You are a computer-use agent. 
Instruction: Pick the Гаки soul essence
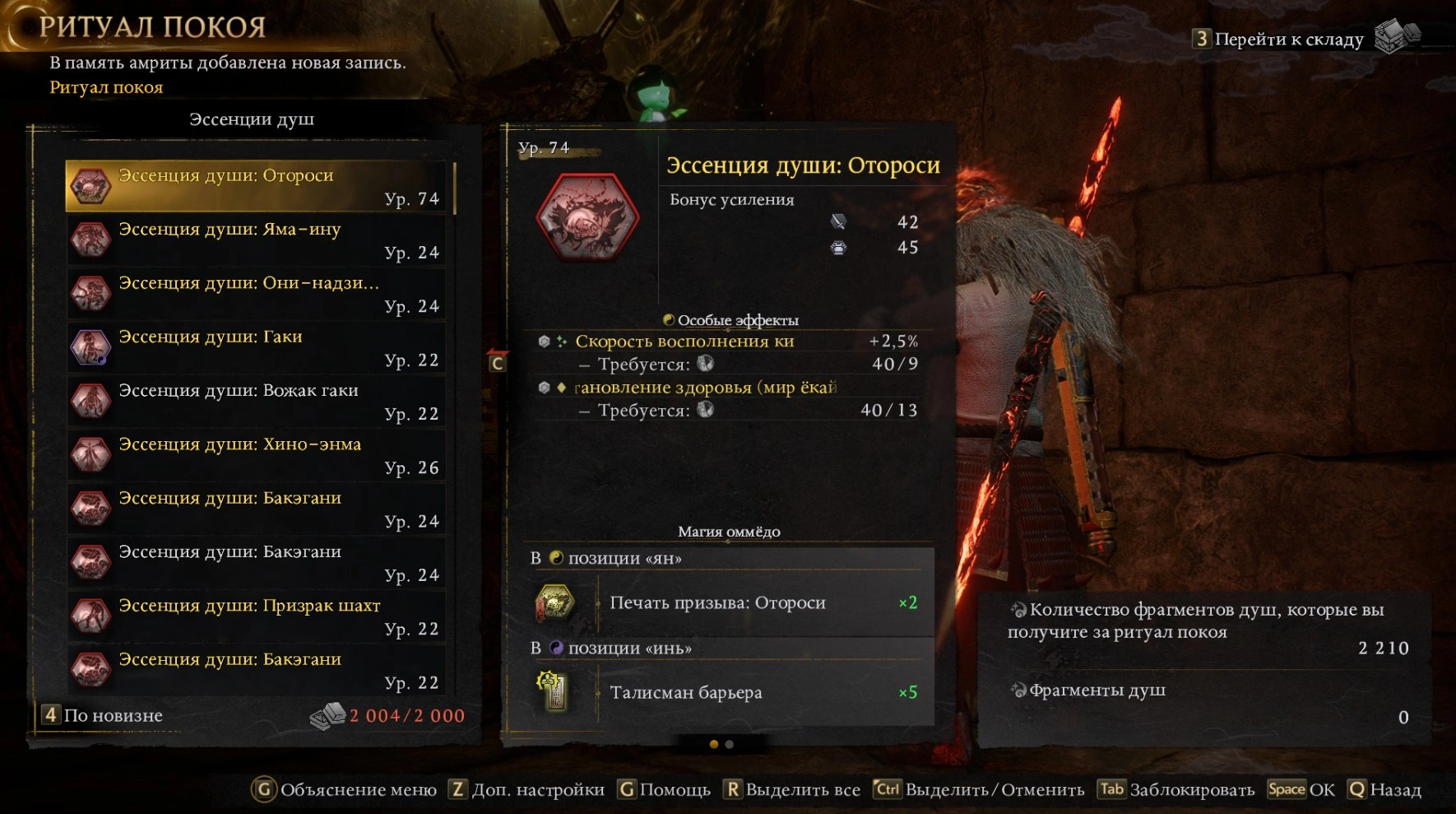click(257, 347)
